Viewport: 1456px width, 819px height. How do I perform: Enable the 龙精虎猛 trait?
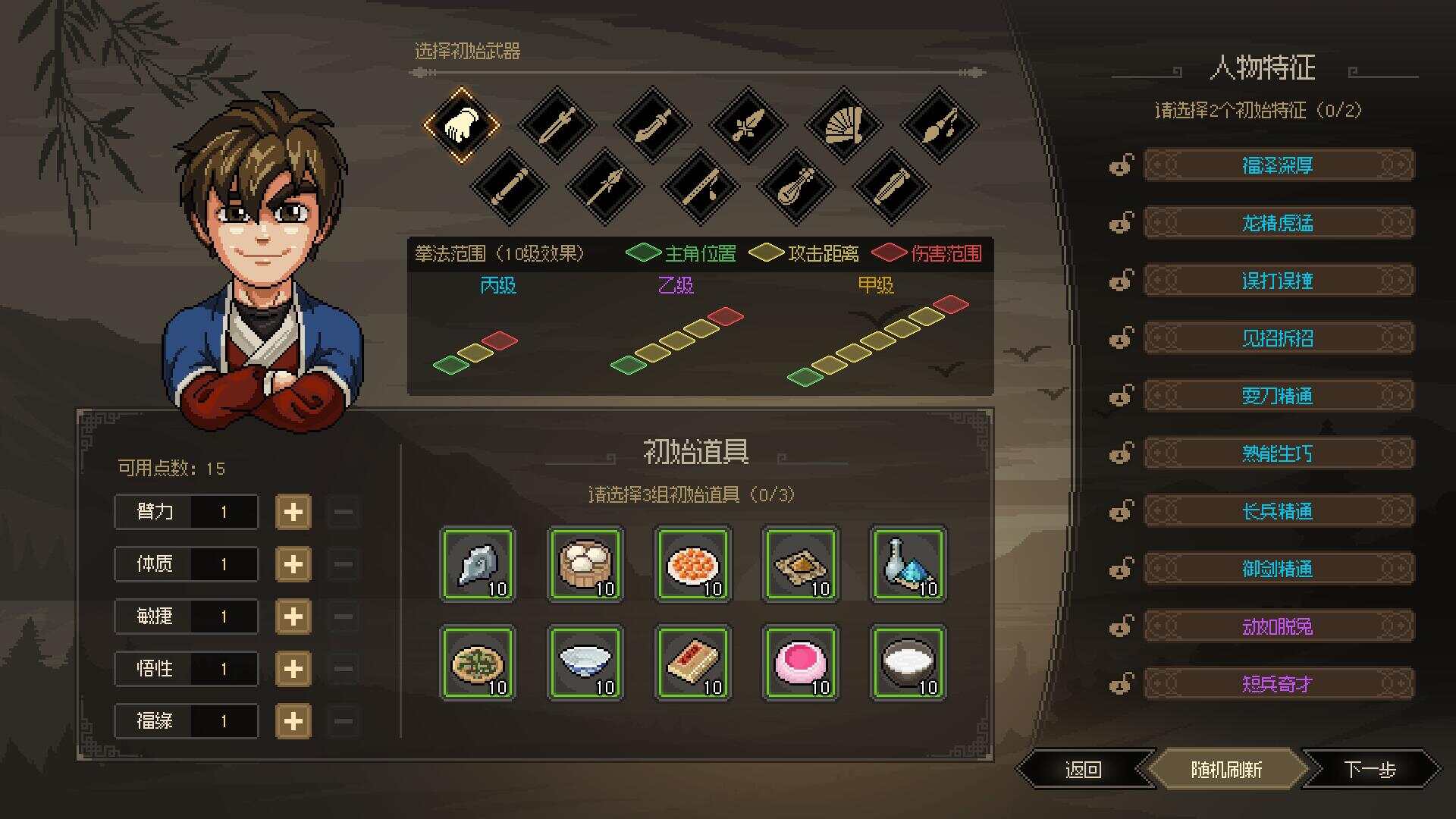point(1278,222)
